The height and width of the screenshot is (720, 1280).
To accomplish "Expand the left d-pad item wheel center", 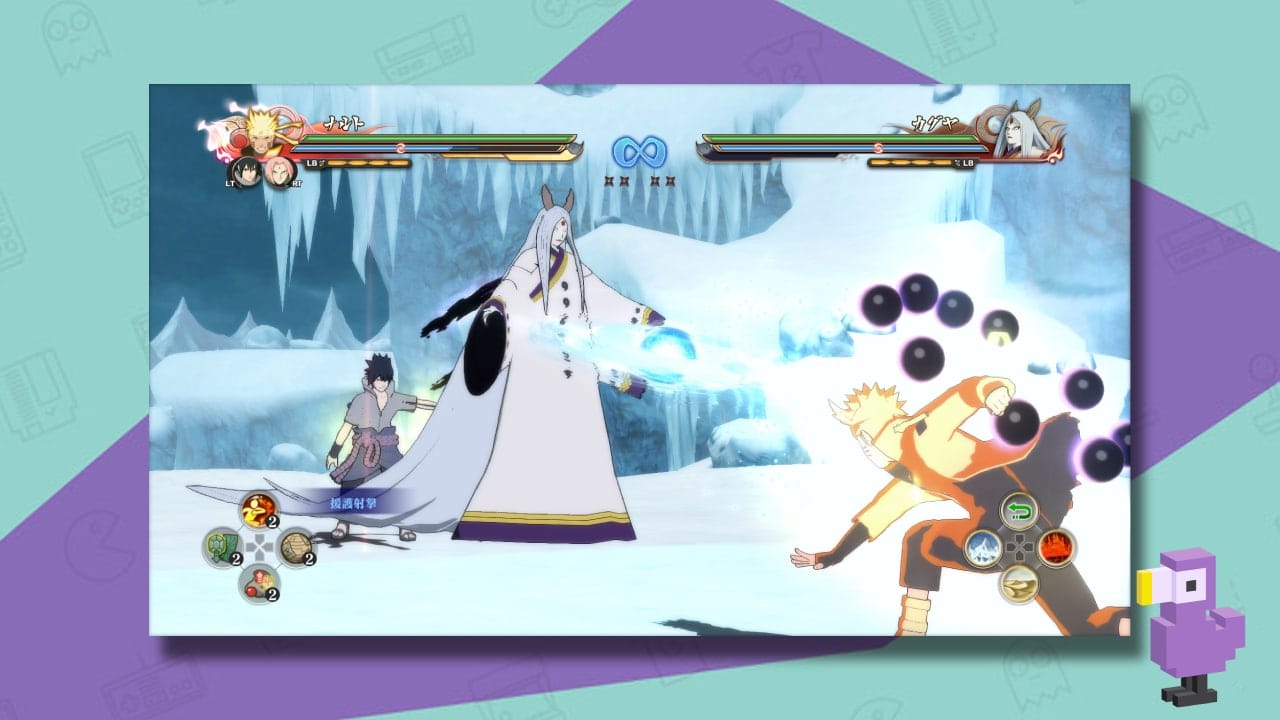I will (259, 549).
